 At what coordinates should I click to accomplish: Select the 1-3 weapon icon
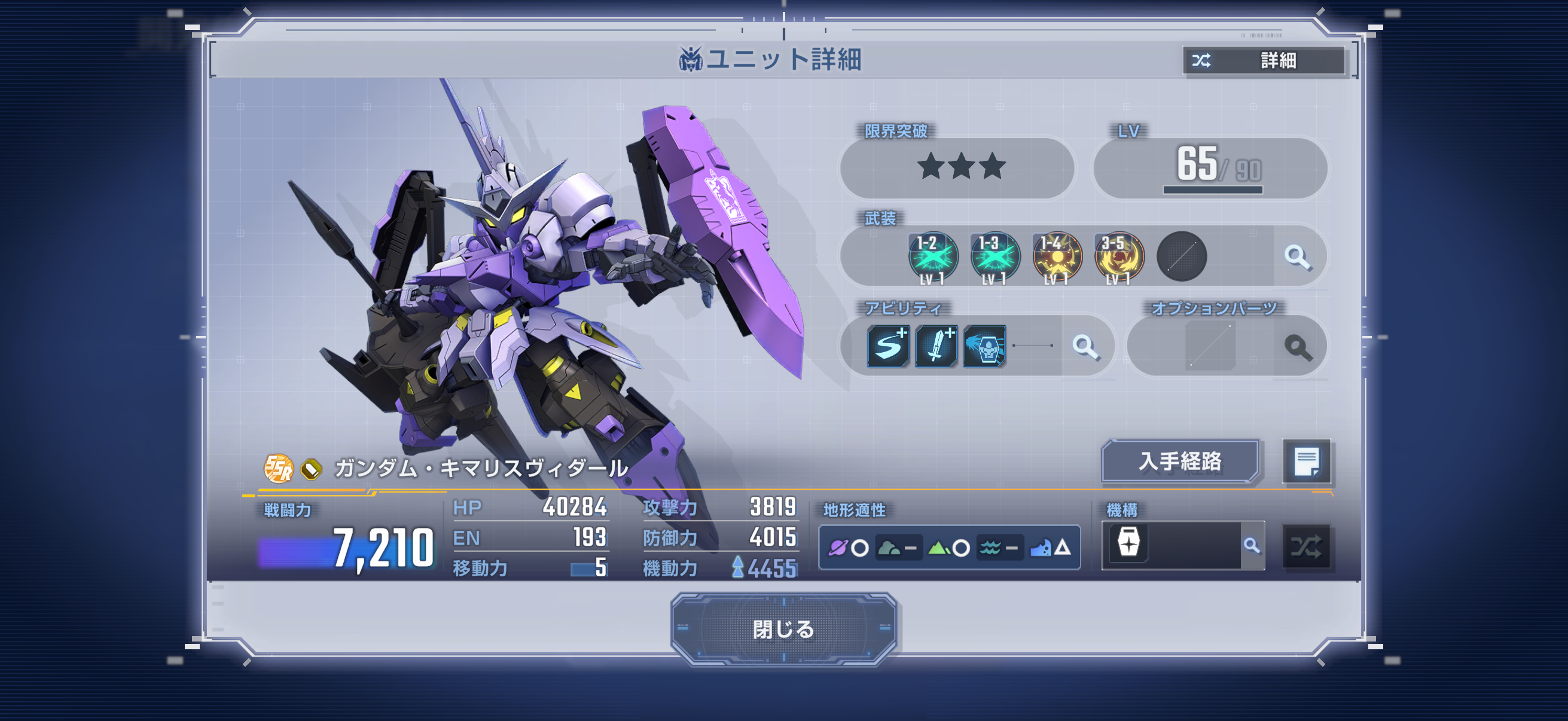pyautogui.click(x=995, y=257)
